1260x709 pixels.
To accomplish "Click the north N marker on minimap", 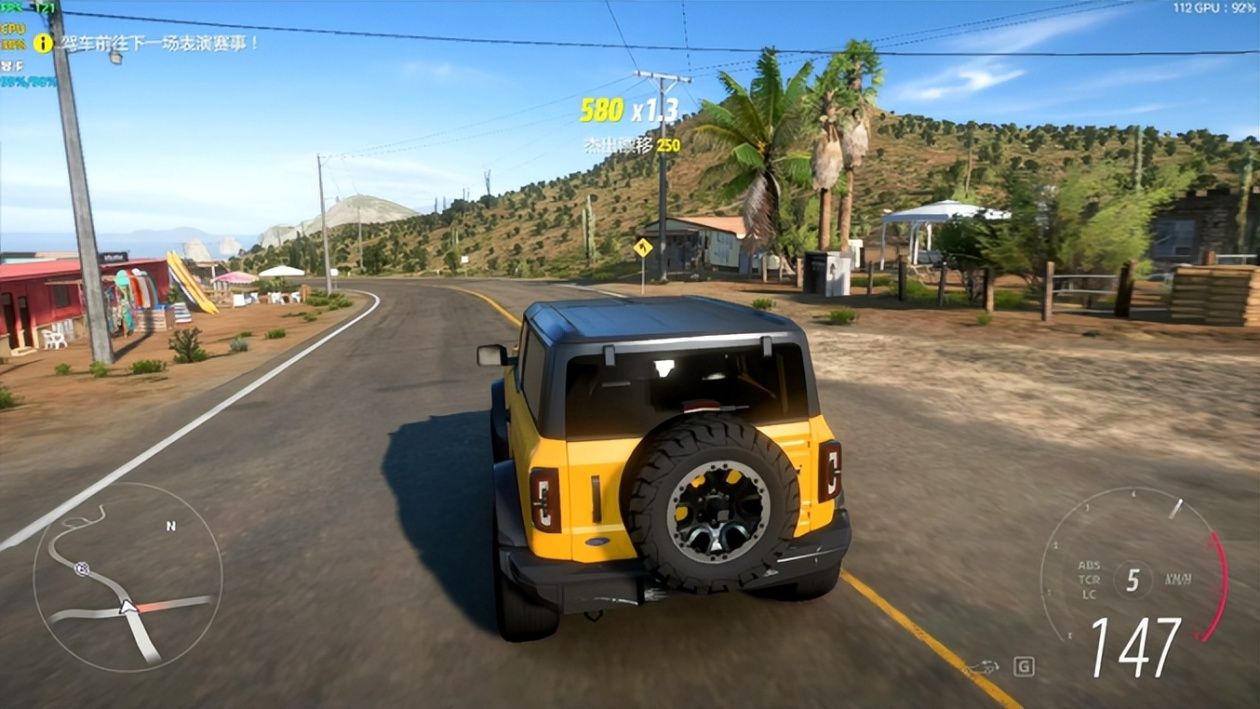I will point(171,526).
